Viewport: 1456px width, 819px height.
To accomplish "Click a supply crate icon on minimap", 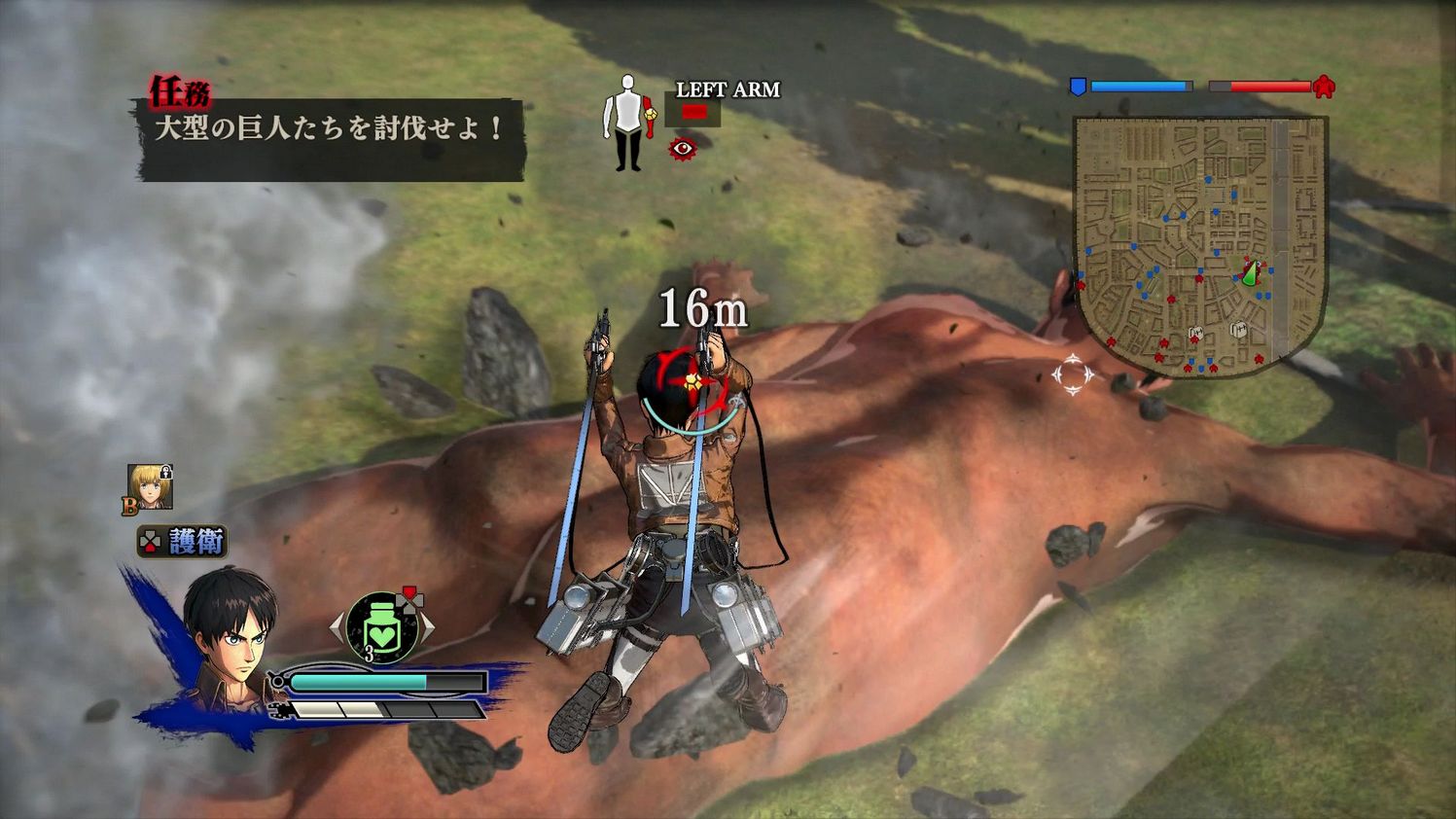I will (1239, 329).
